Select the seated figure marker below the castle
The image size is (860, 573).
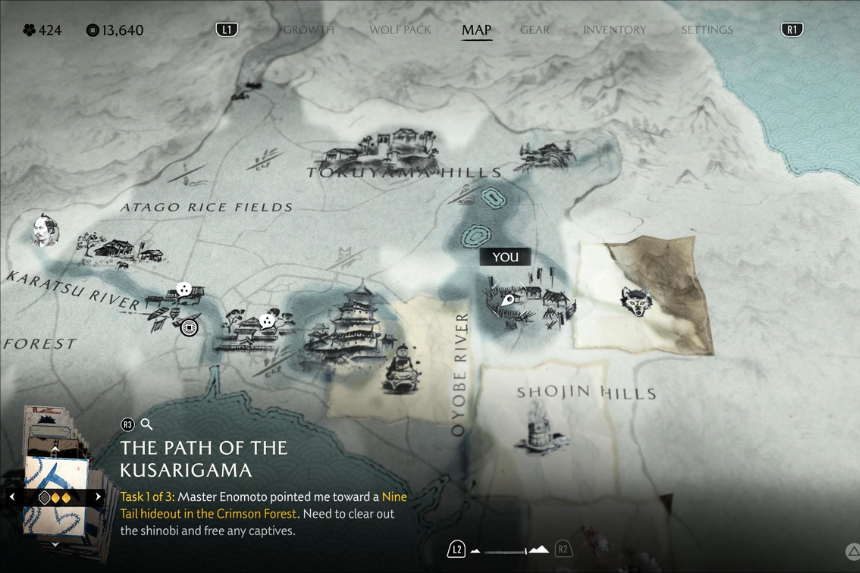(x=401, y=366)
